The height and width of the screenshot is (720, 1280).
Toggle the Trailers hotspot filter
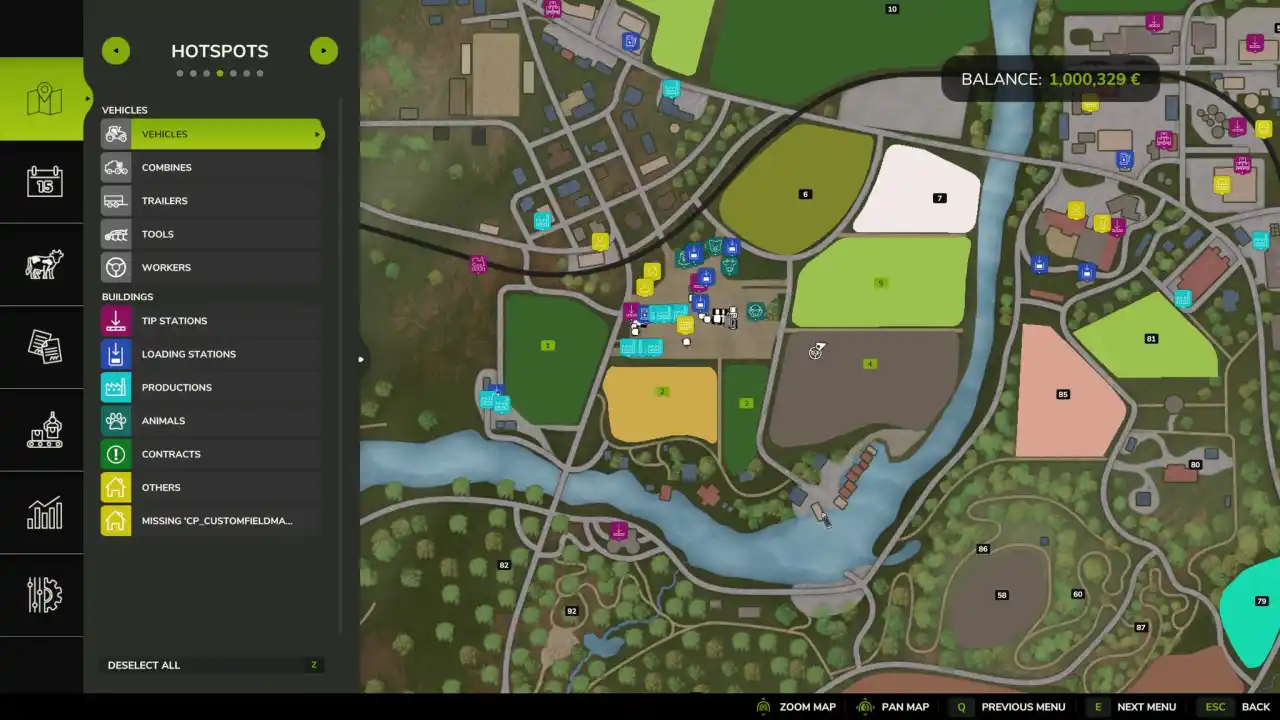click(x=212, y=201)
